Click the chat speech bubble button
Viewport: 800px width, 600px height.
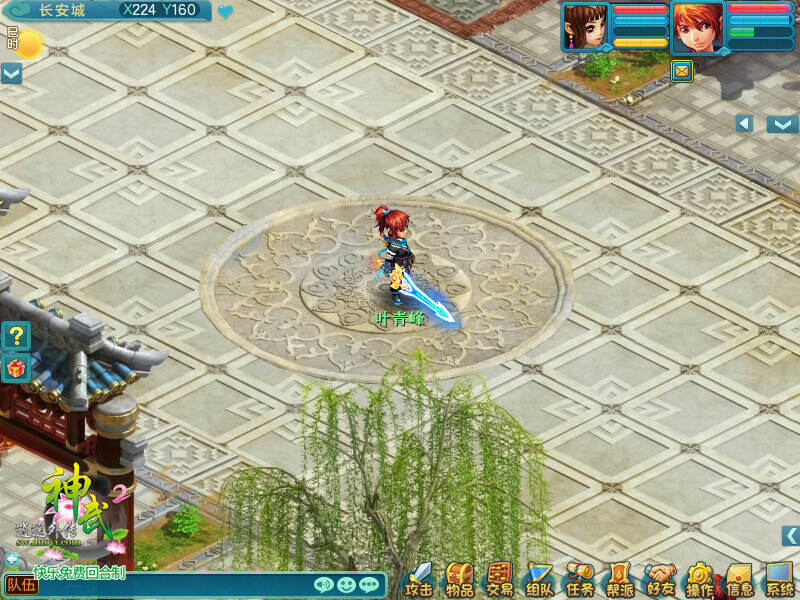point(369,585)
